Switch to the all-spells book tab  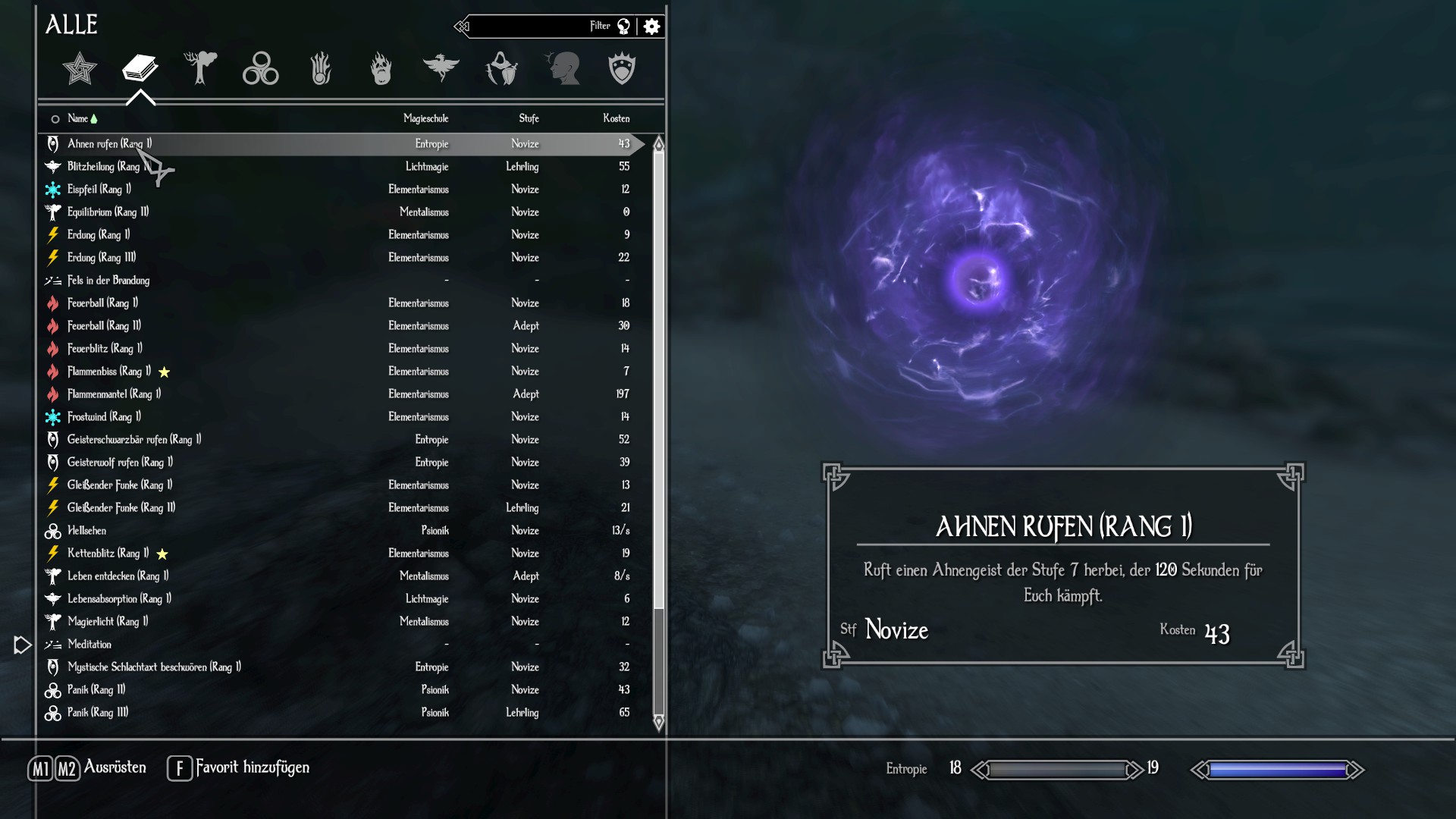coord(140,69)
